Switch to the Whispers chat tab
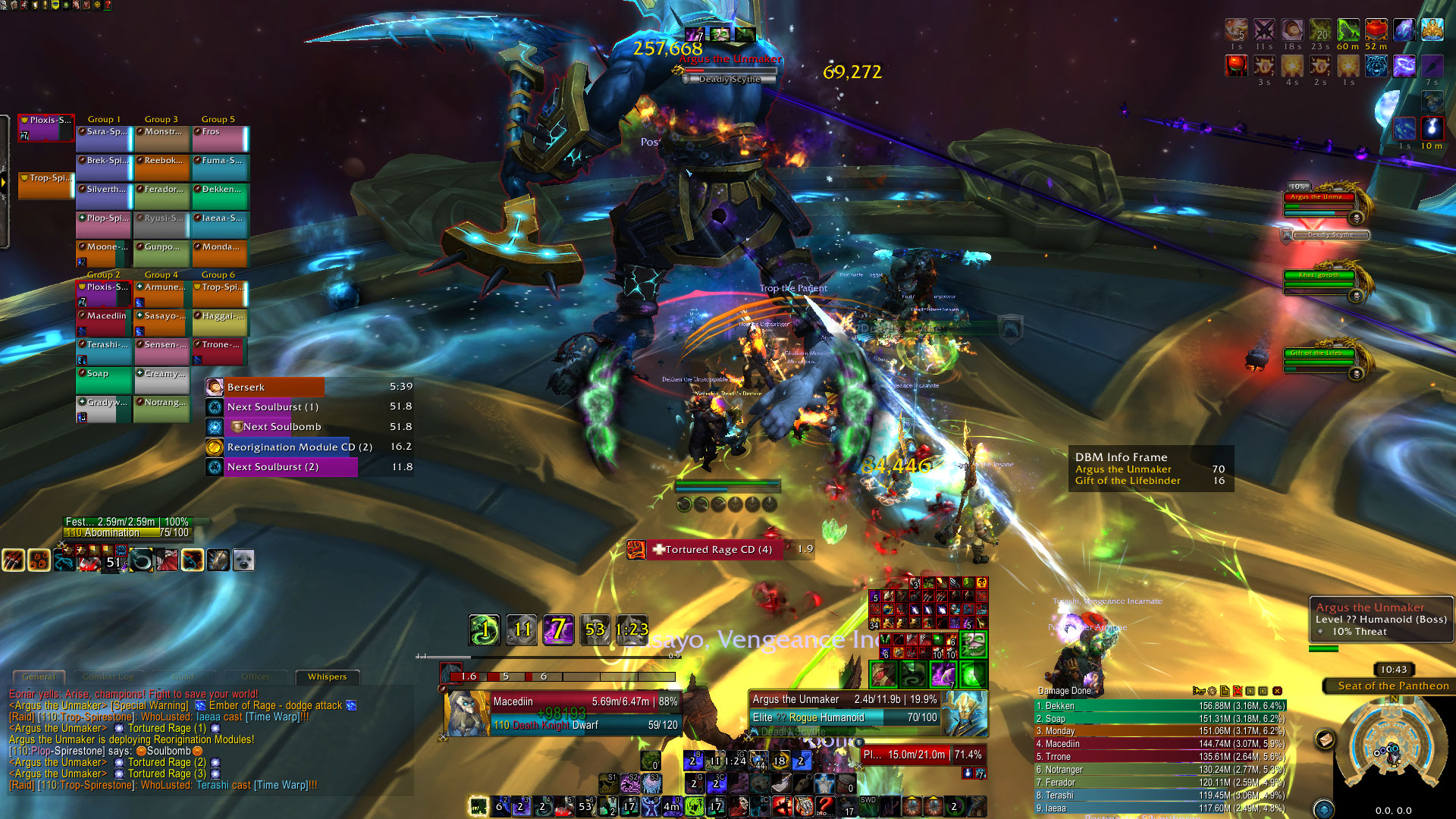1456x819 pixels. (327, 676)
